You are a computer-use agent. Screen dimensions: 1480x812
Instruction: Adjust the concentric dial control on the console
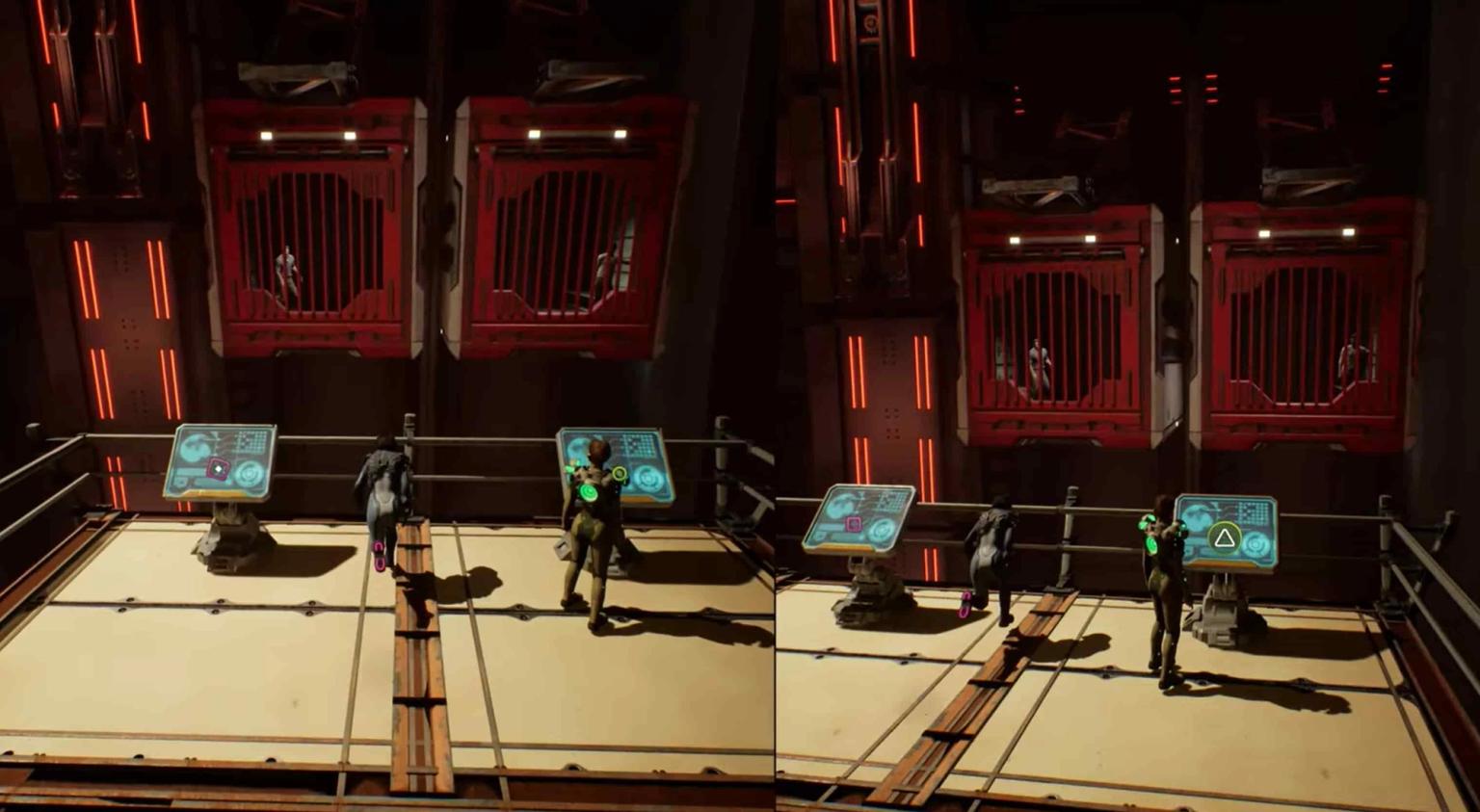tap(251, 474)
